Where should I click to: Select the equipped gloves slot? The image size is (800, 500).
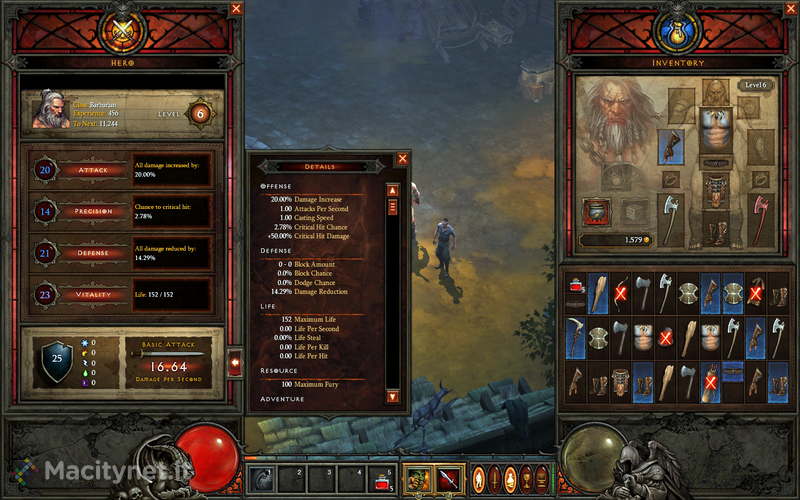[x=669, y=145]
